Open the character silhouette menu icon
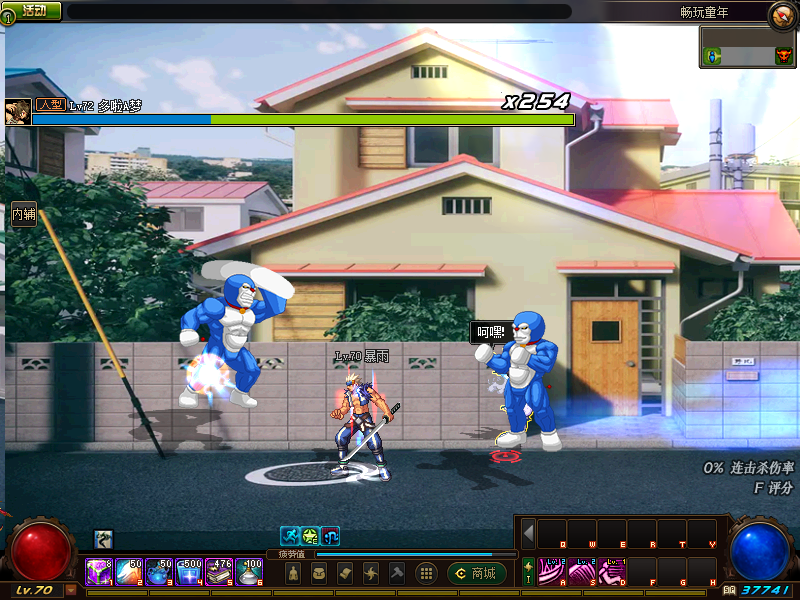 point(292,573)
